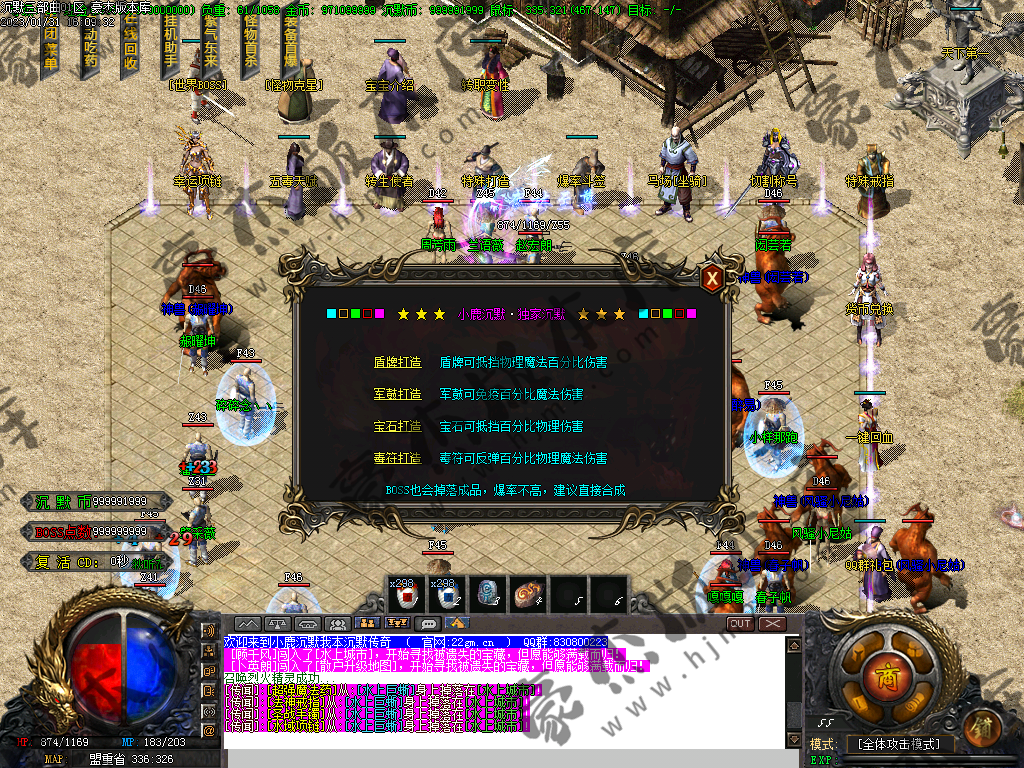
Task: Choose 宝石打造 gem forging option
Action: coord(397,426)
